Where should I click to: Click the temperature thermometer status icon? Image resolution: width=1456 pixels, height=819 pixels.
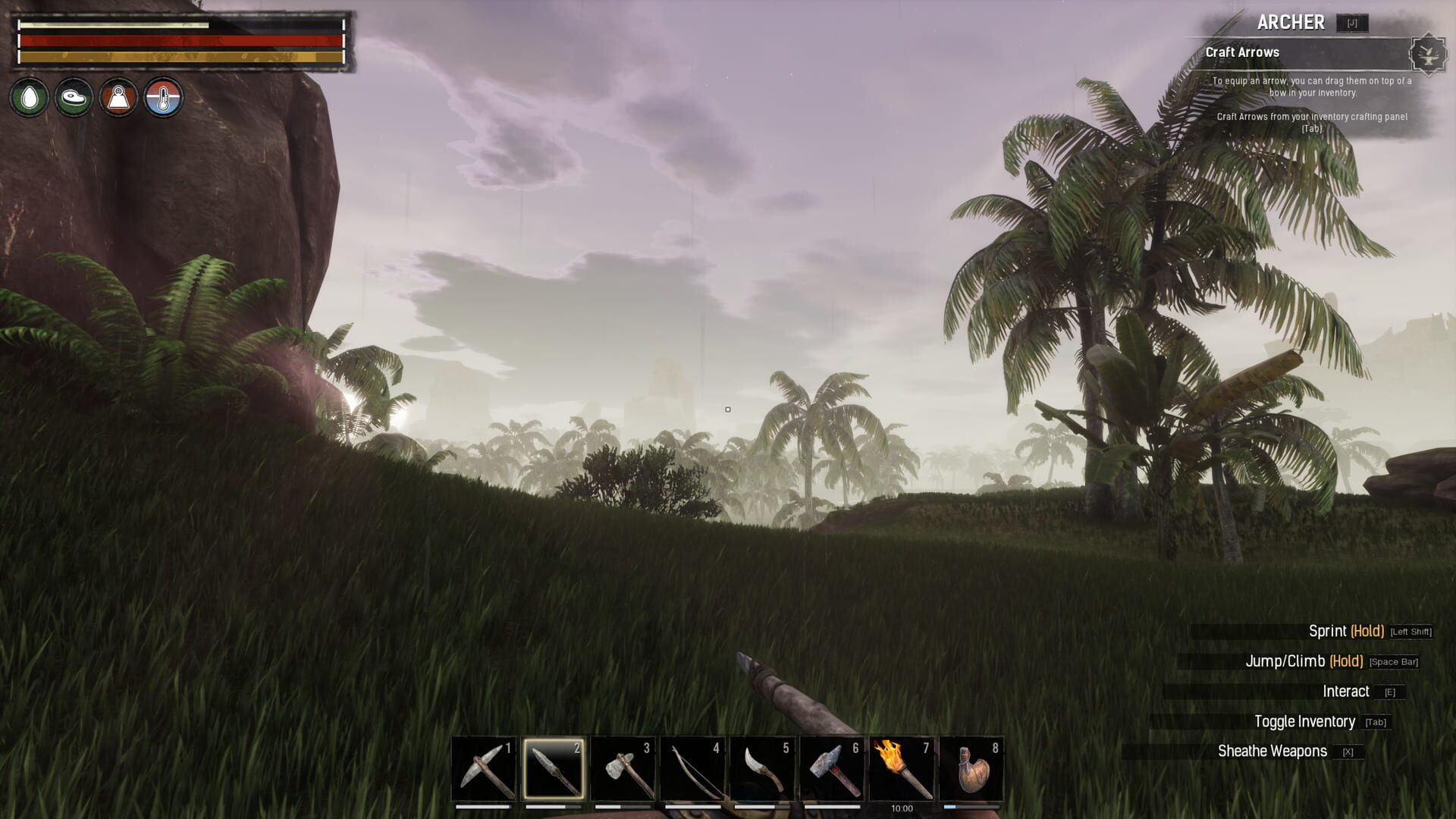coord(164,98)
